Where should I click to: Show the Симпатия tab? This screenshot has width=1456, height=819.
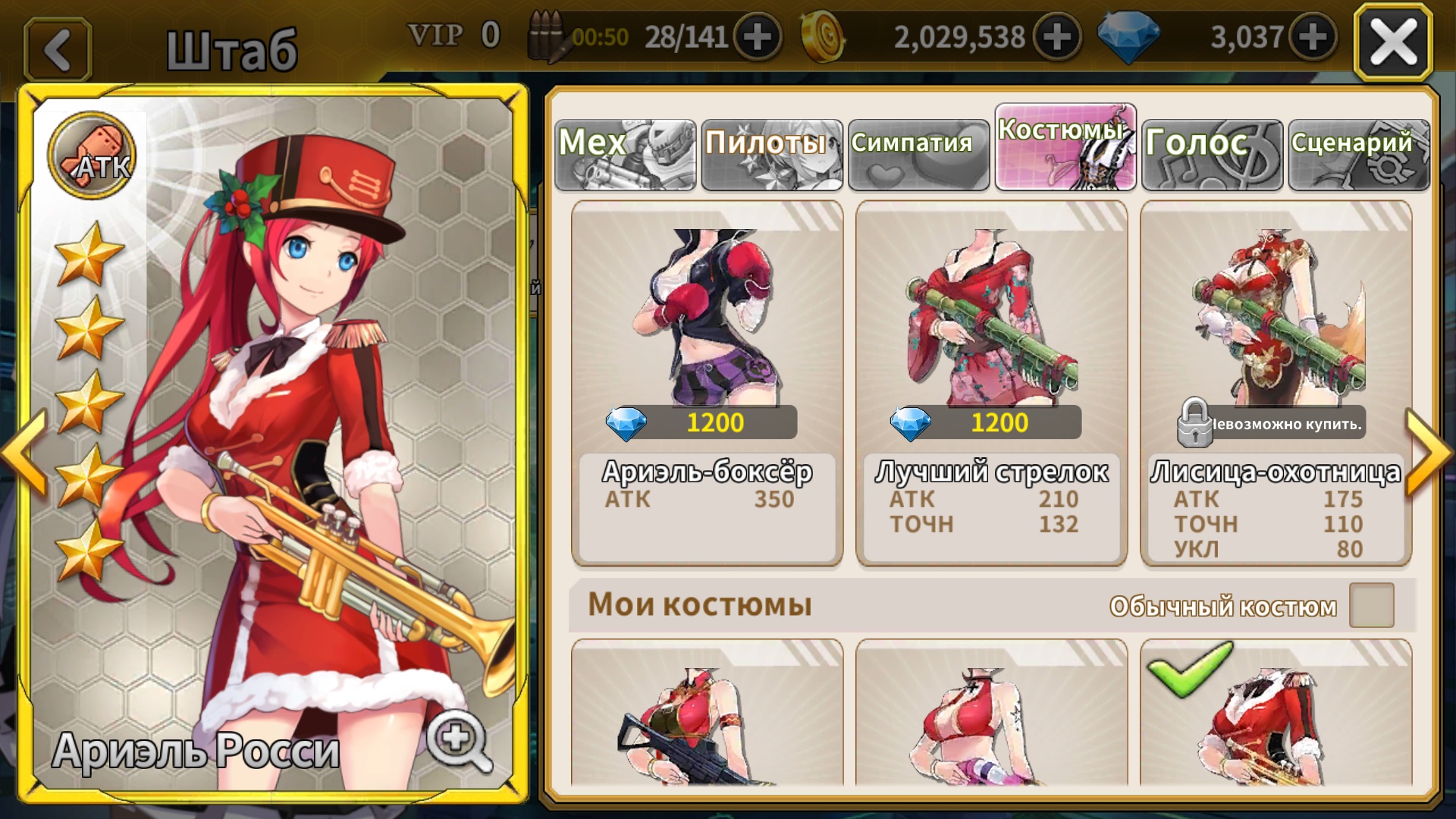pos(918,154)
